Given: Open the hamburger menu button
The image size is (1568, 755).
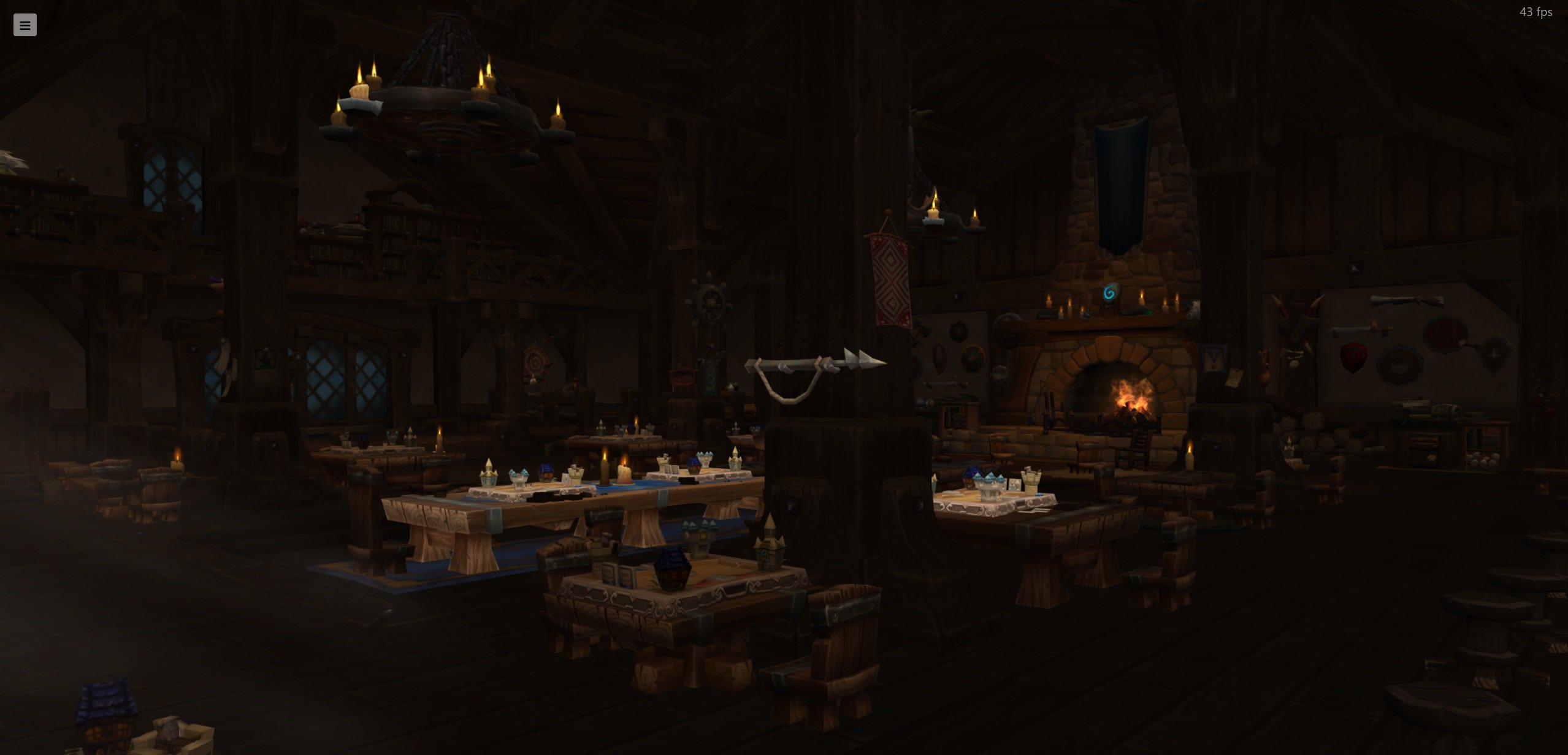Looking at the screenshot, I should coord(25,25).
